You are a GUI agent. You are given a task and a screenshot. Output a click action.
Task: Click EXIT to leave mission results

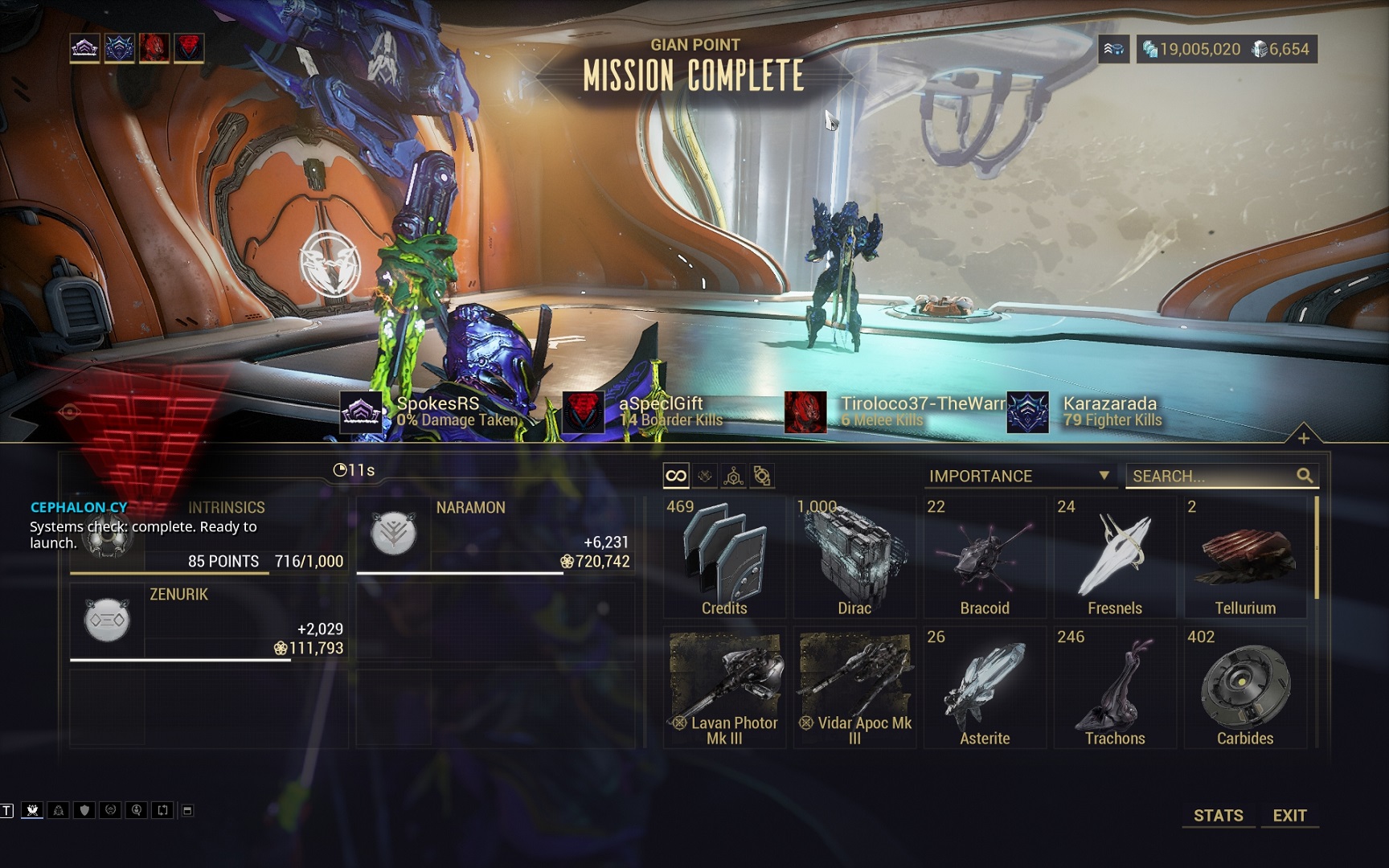click(x=1289, y=815)
